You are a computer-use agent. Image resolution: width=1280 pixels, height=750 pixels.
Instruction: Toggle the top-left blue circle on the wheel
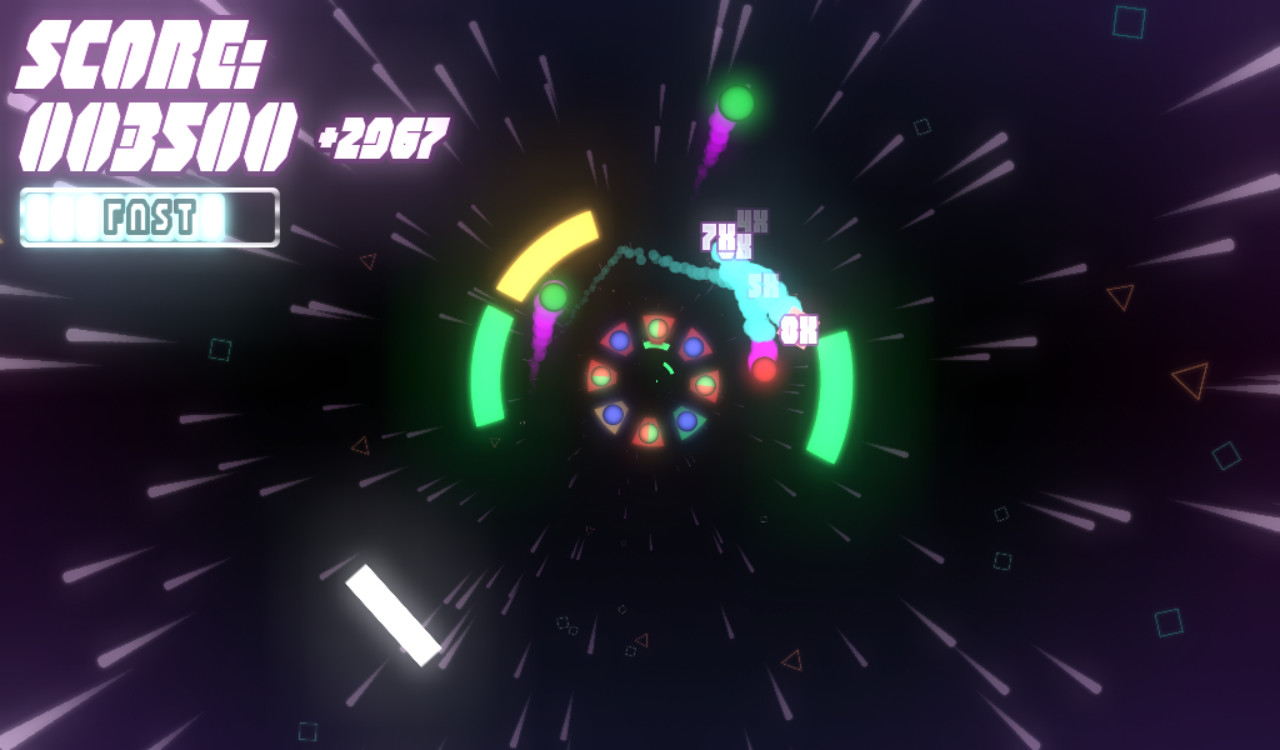619,342
